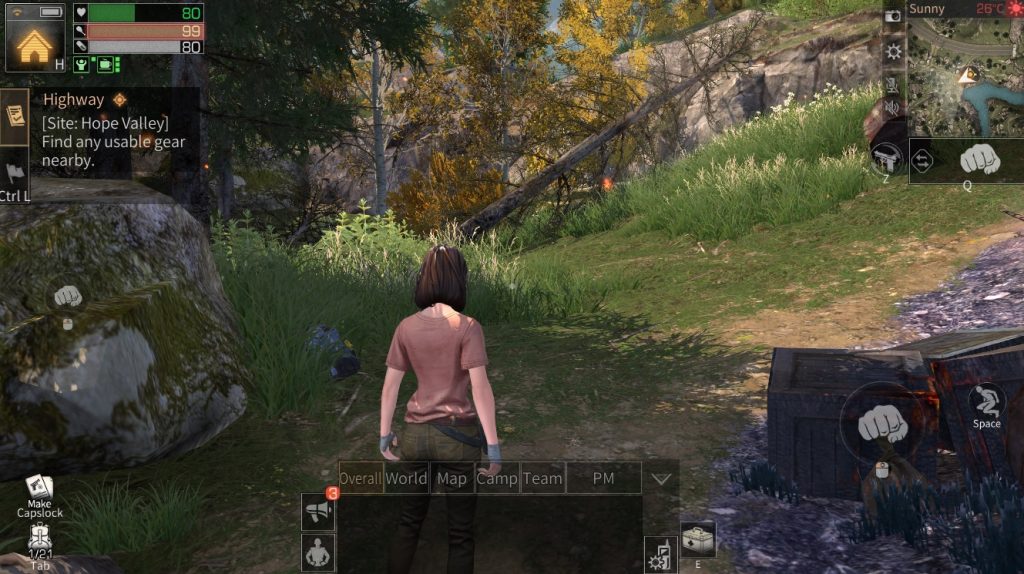Select the flag icon below quests
This screenshot has width=1024, height=574.
click(x=15, y=173)
